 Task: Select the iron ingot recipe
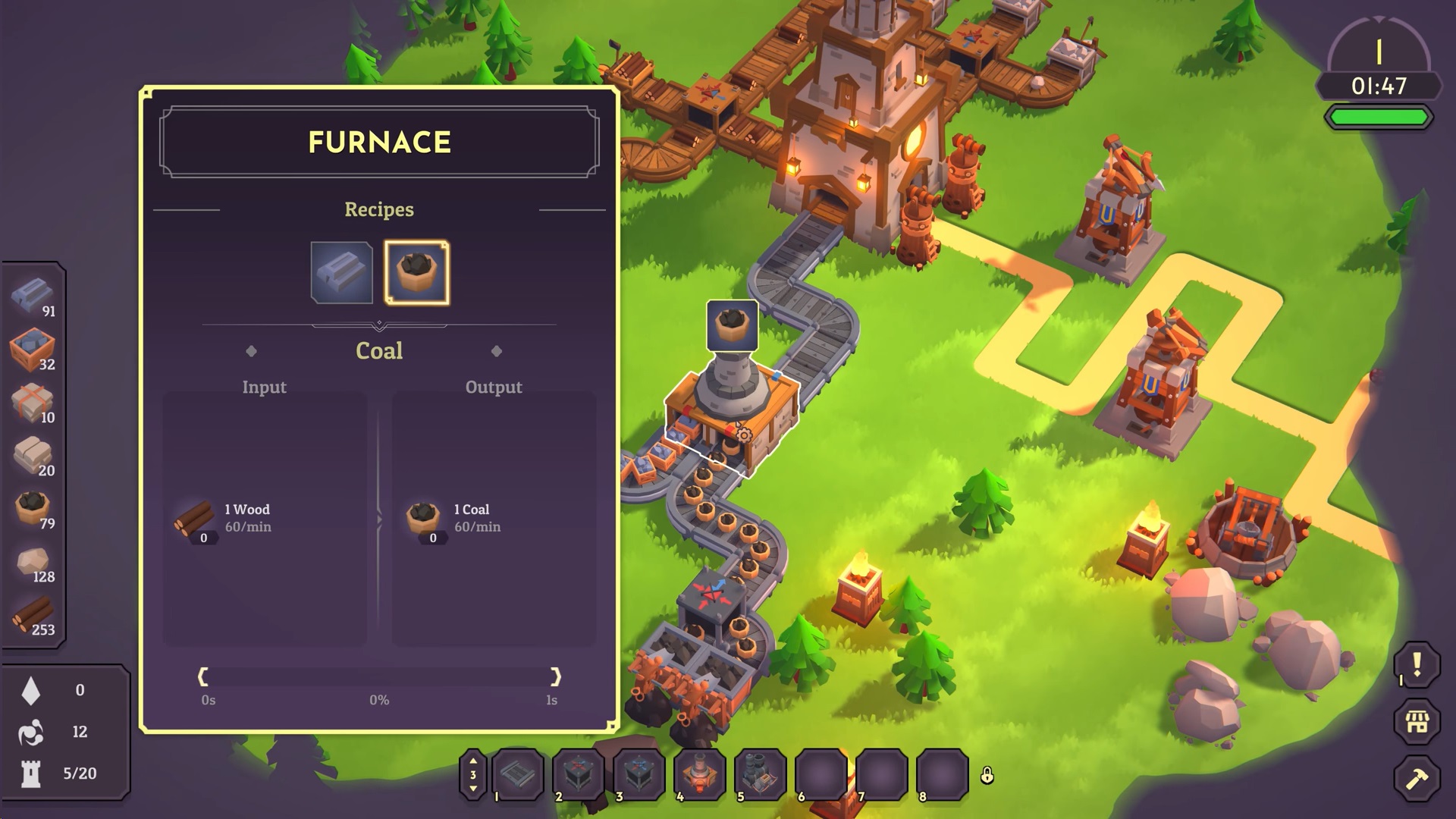click(341, 273)
